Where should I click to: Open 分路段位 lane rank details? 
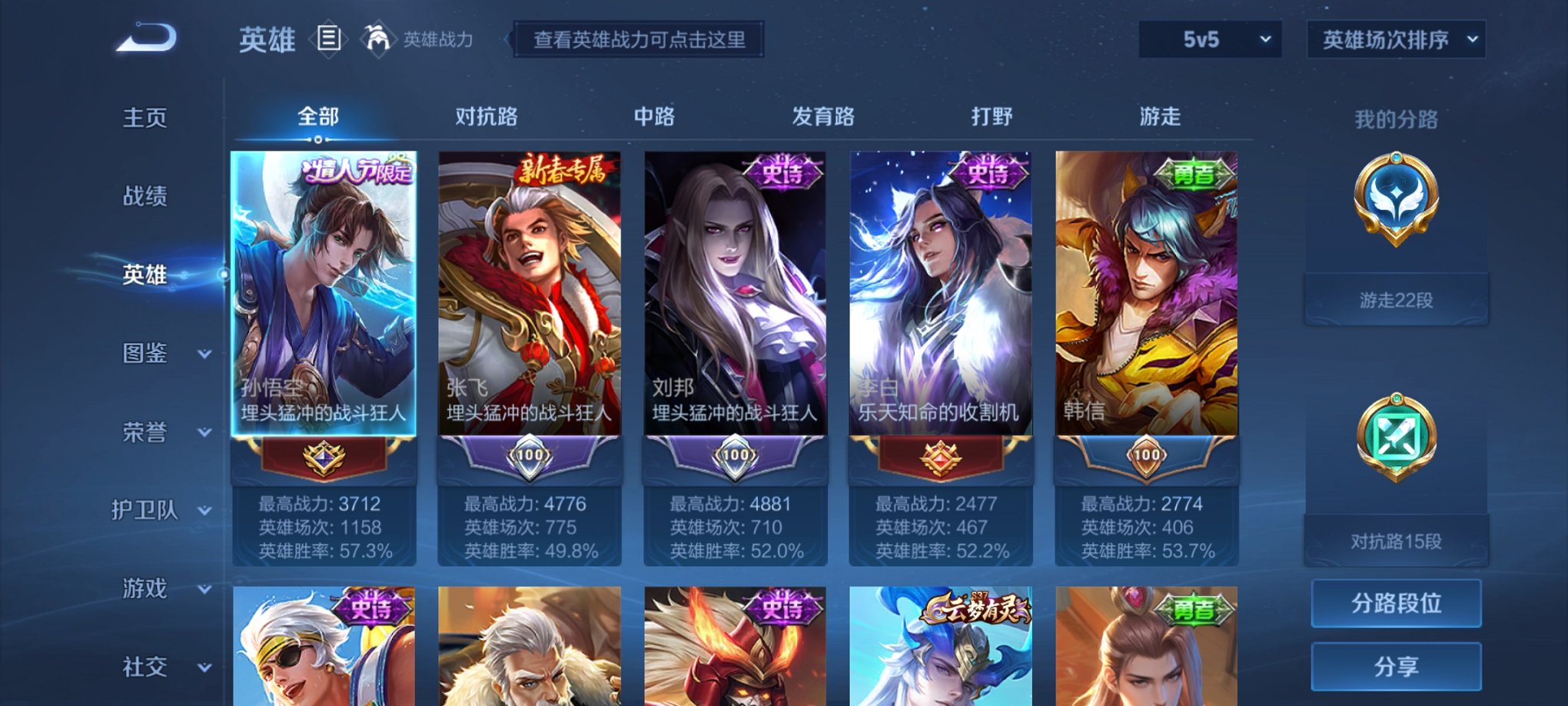[x=1395, y=603]
